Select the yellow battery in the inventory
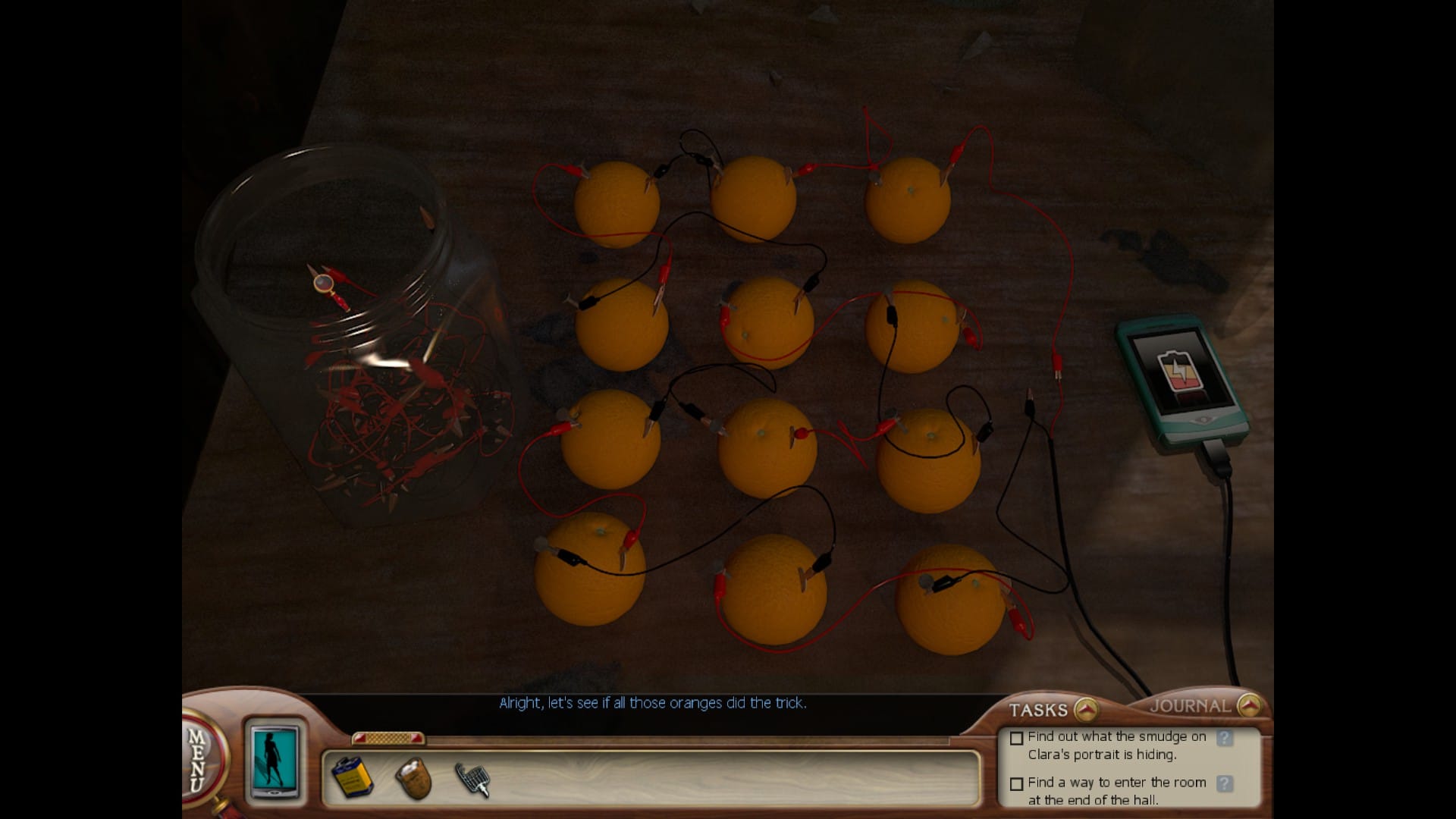1456x819 pixels. [353, 777]
